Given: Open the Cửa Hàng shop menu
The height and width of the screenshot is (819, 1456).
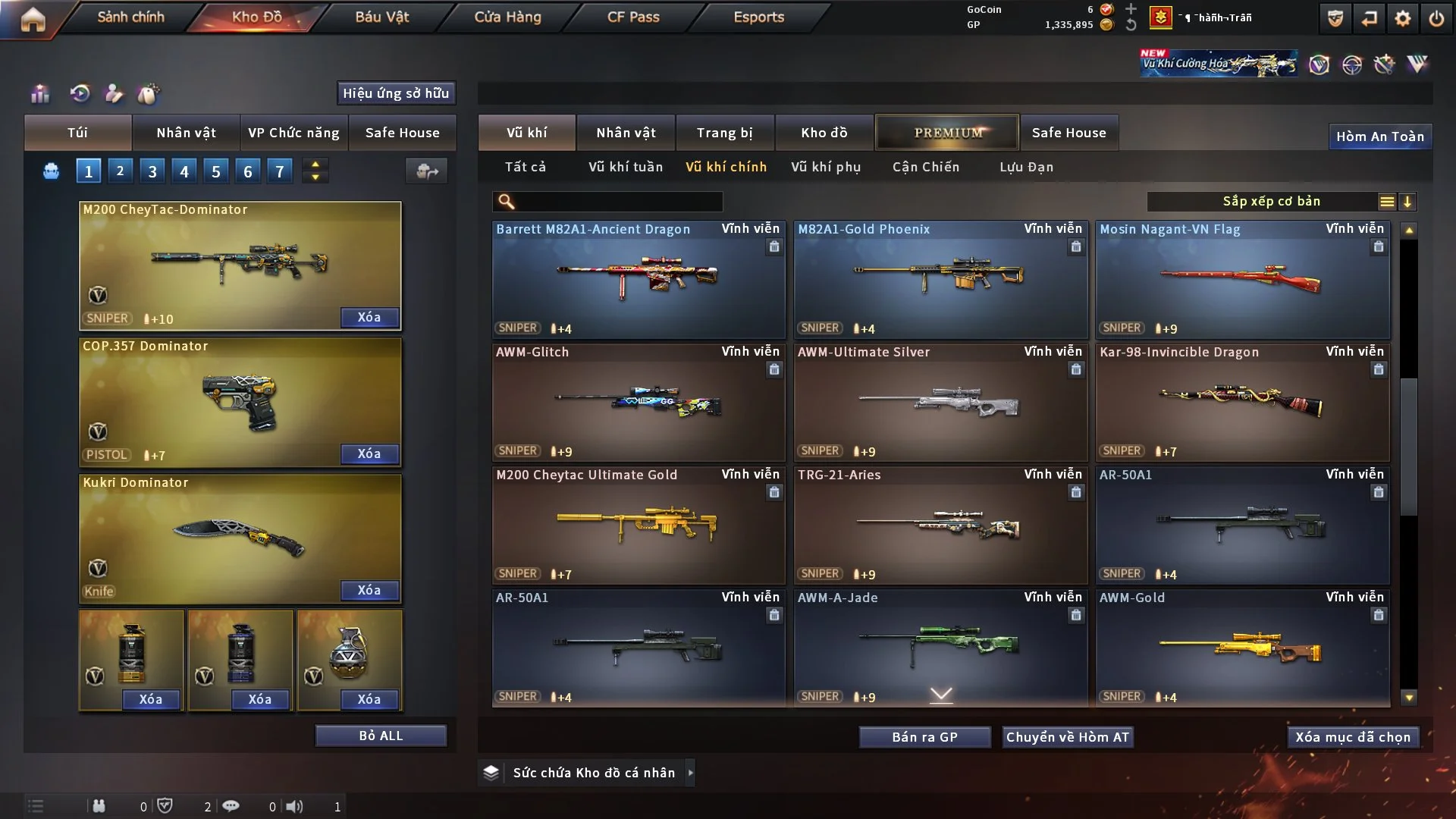Looking at the screenshot, I should pyautogui.click(x=507, y=17).
